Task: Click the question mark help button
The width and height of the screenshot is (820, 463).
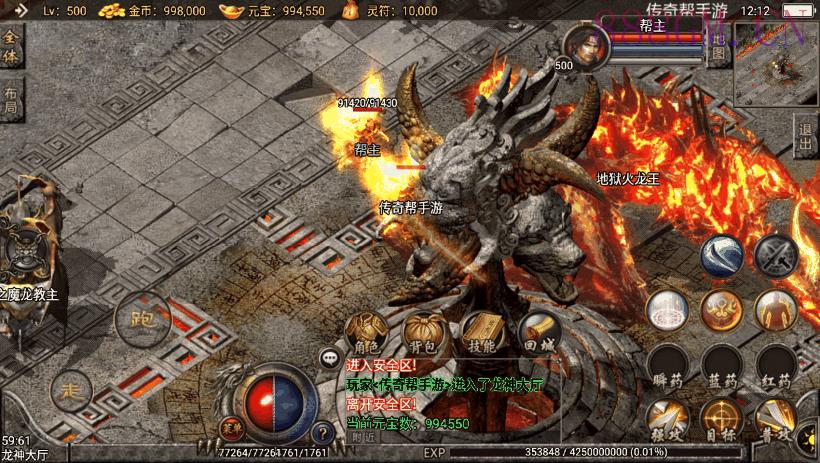Action: tap(322, 433)
